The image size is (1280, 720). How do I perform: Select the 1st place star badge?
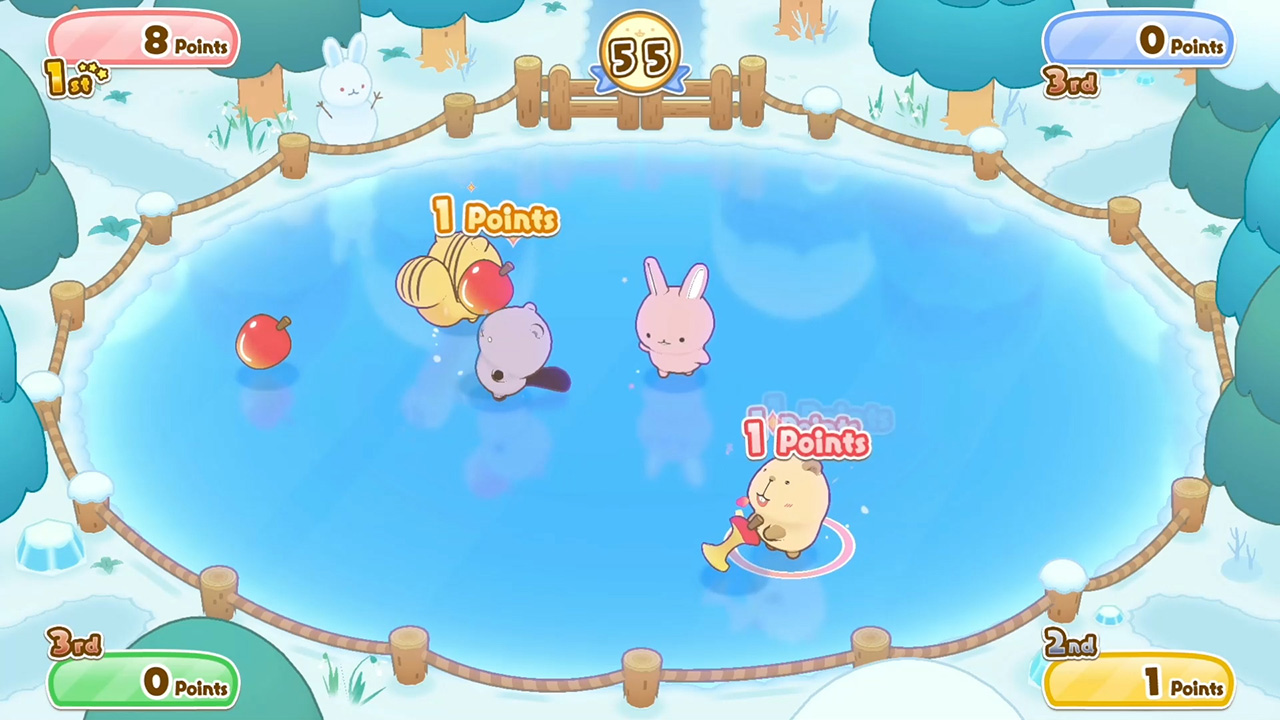[x=68, y=77]
